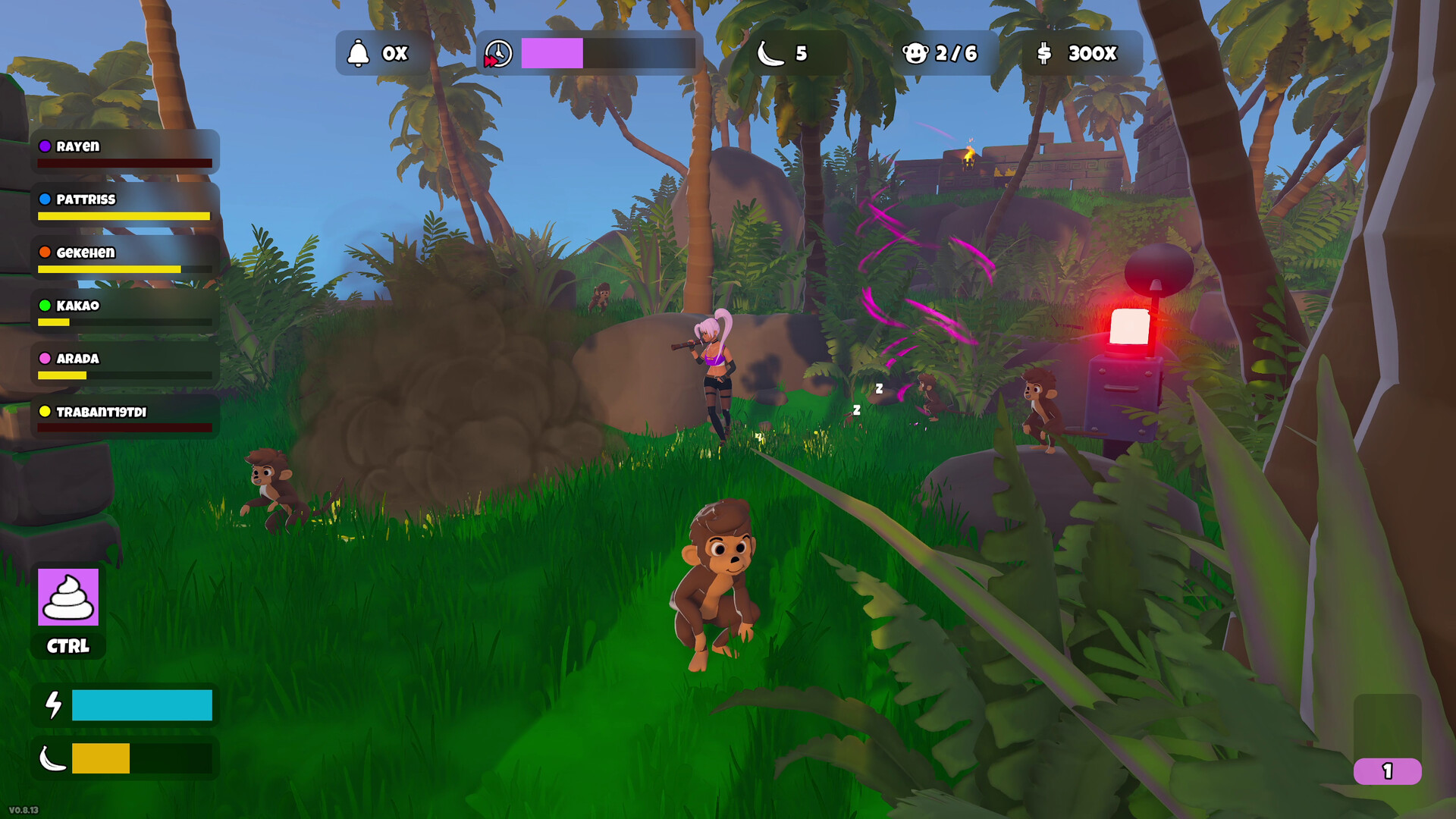
Task: Click the monkey icon showing 2/6 progress
Action: coord(918,53)
